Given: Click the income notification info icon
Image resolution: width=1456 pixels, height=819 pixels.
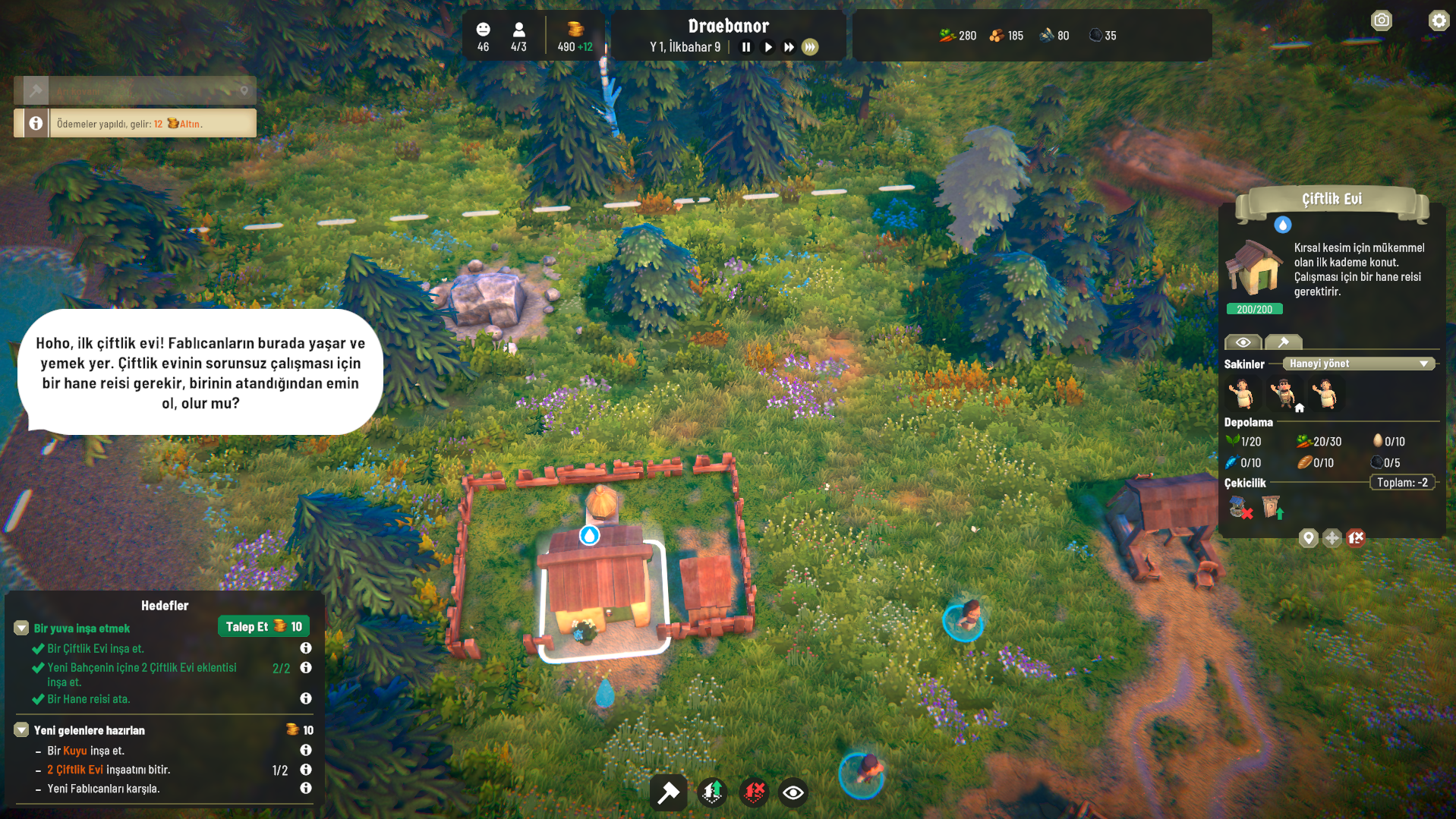Looking at the screenshot, I should pos(36,123).
